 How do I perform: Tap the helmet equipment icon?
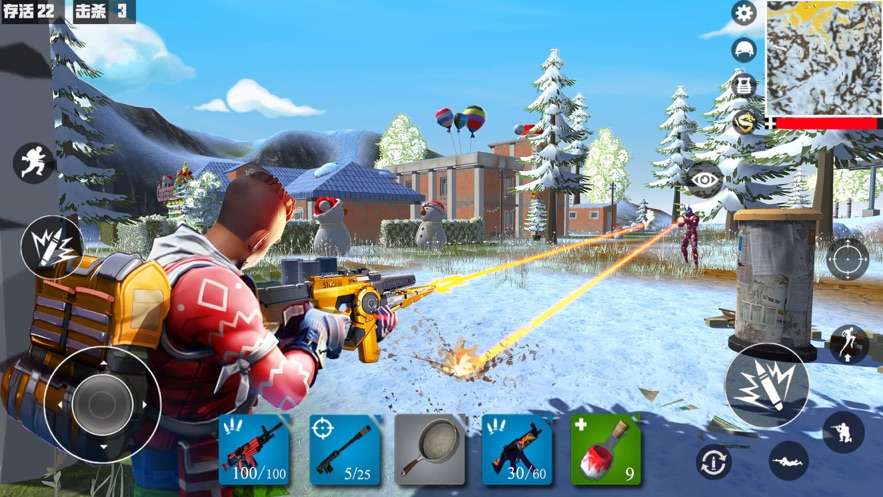[743, 50]
